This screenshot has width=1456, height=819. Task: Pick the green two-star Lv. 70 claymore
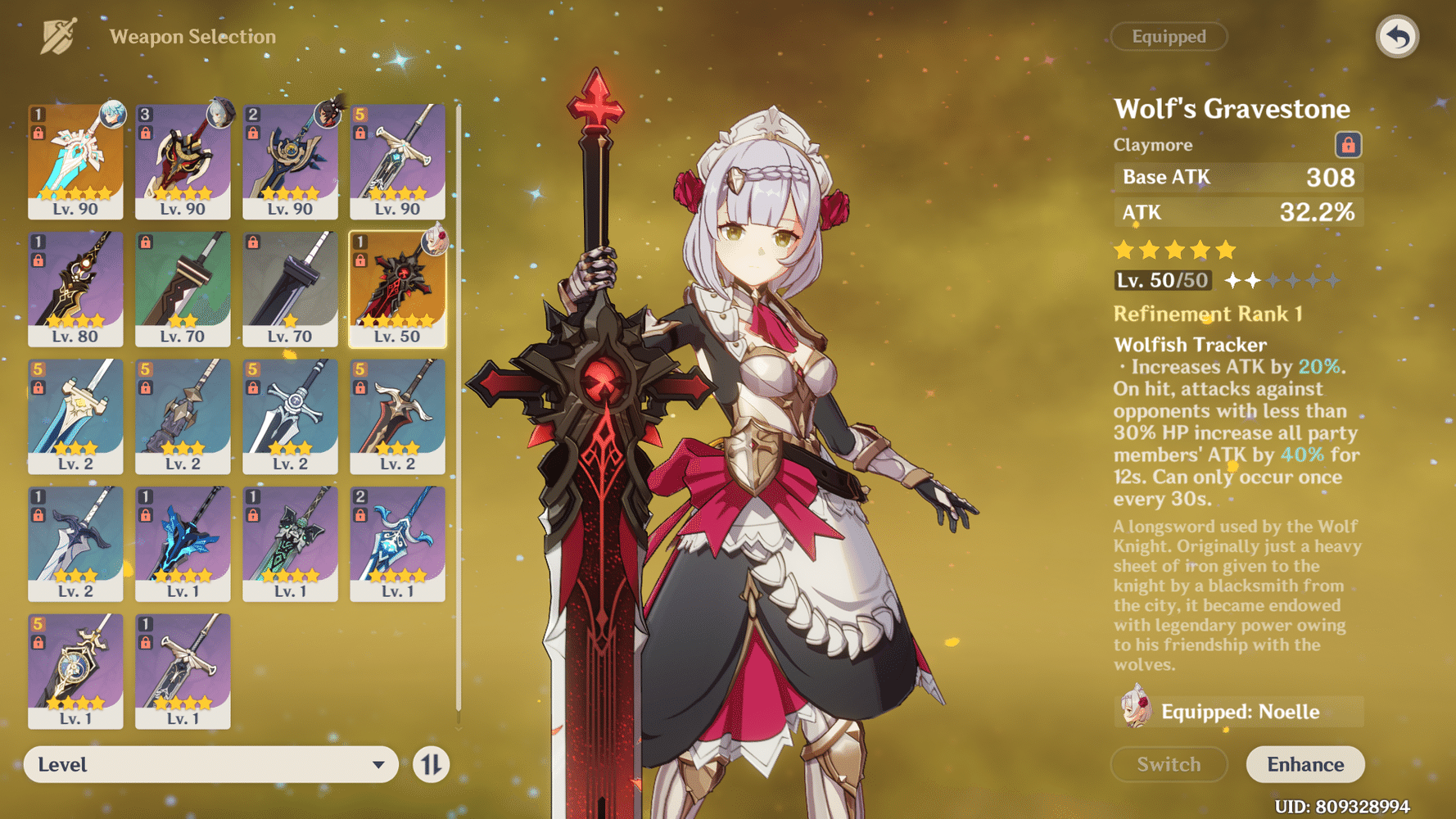point(183,288)
